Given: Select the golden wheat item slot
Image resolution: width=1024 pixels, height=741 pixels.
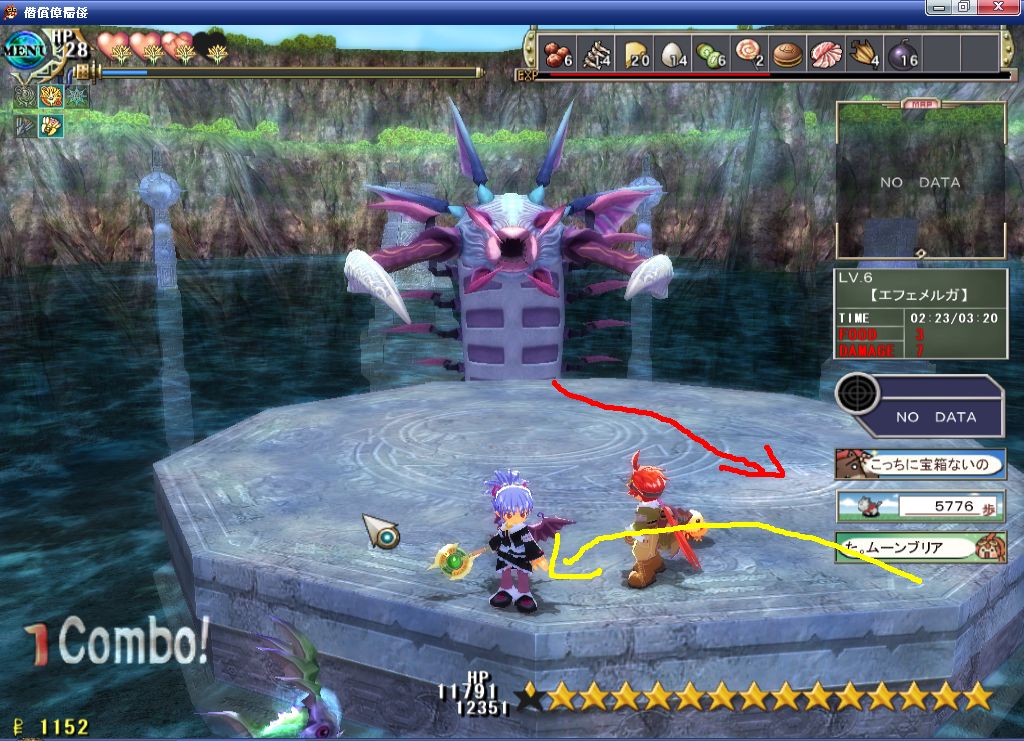Looking at the screenshot, I should (x=865, y=54).
